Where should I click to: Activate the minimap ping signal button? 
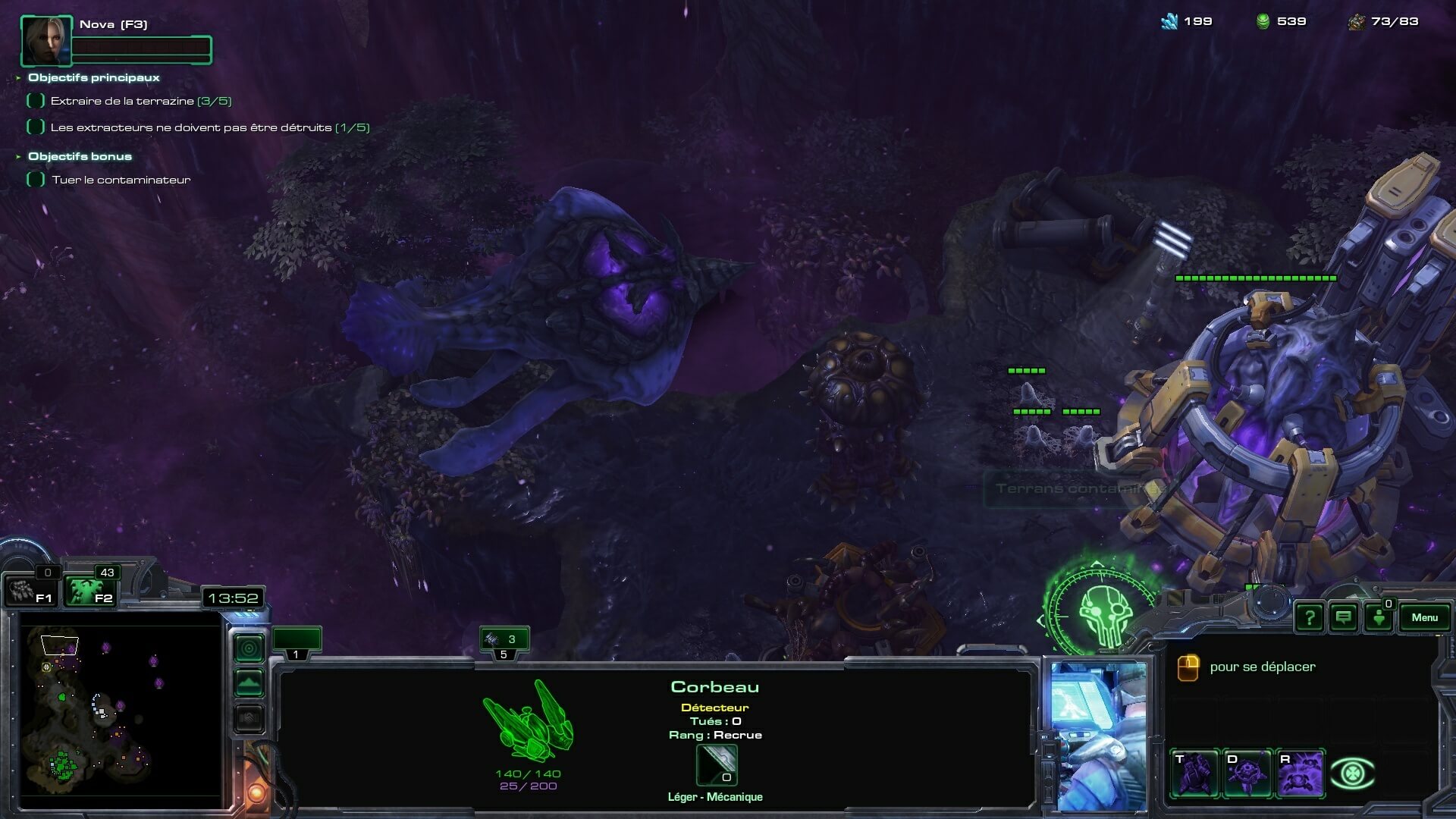(249, 648)
